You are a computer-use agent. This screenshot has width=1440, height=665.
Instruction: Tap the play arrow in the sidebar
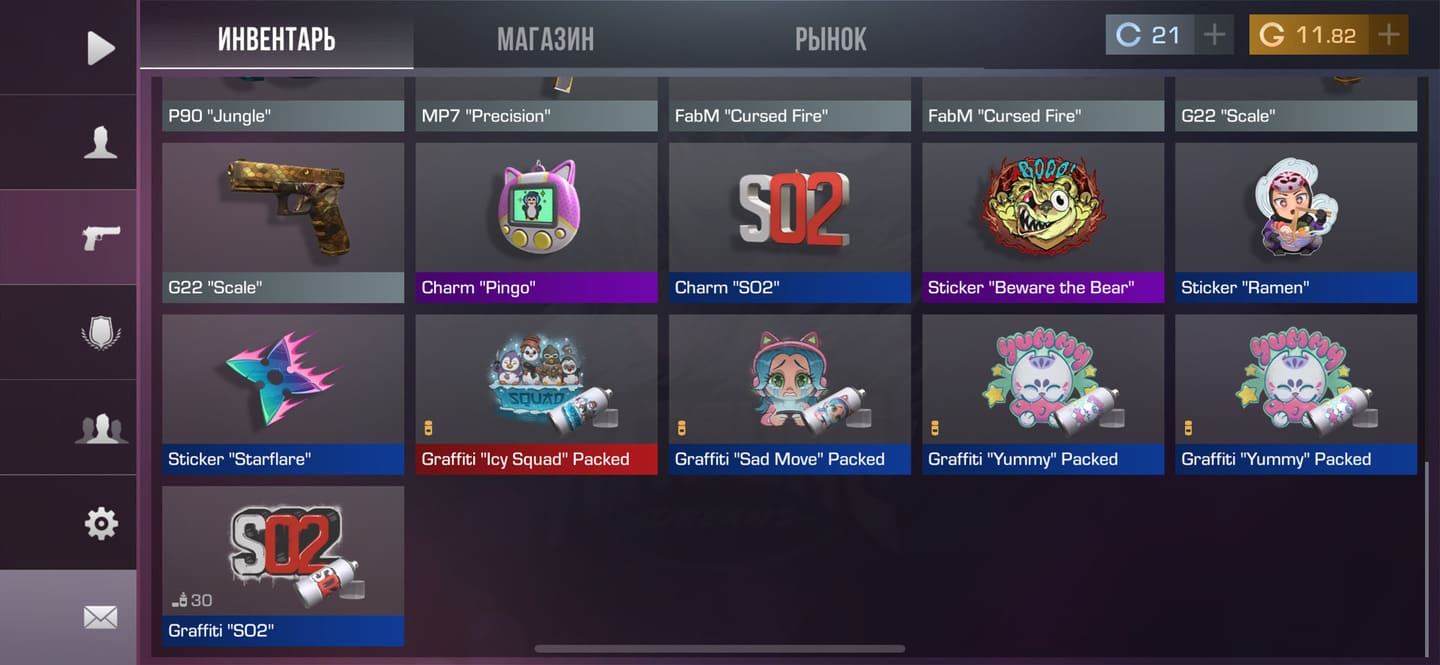(100, 47)
